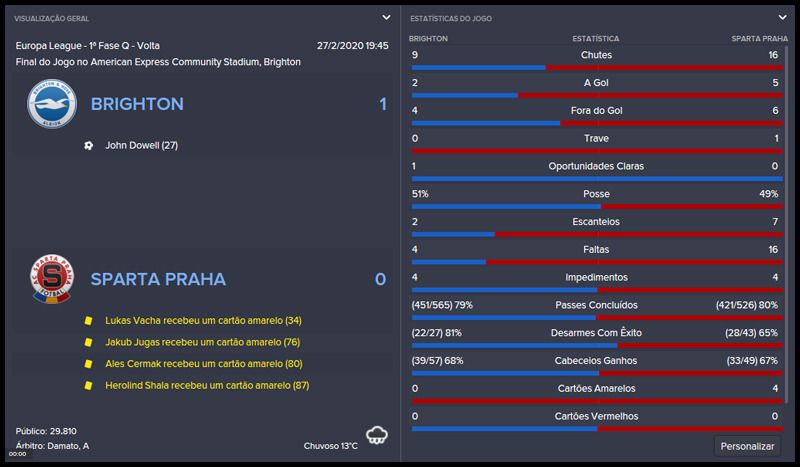Open the Visualização Geral dropdown arrow

[x=386, y=18]
